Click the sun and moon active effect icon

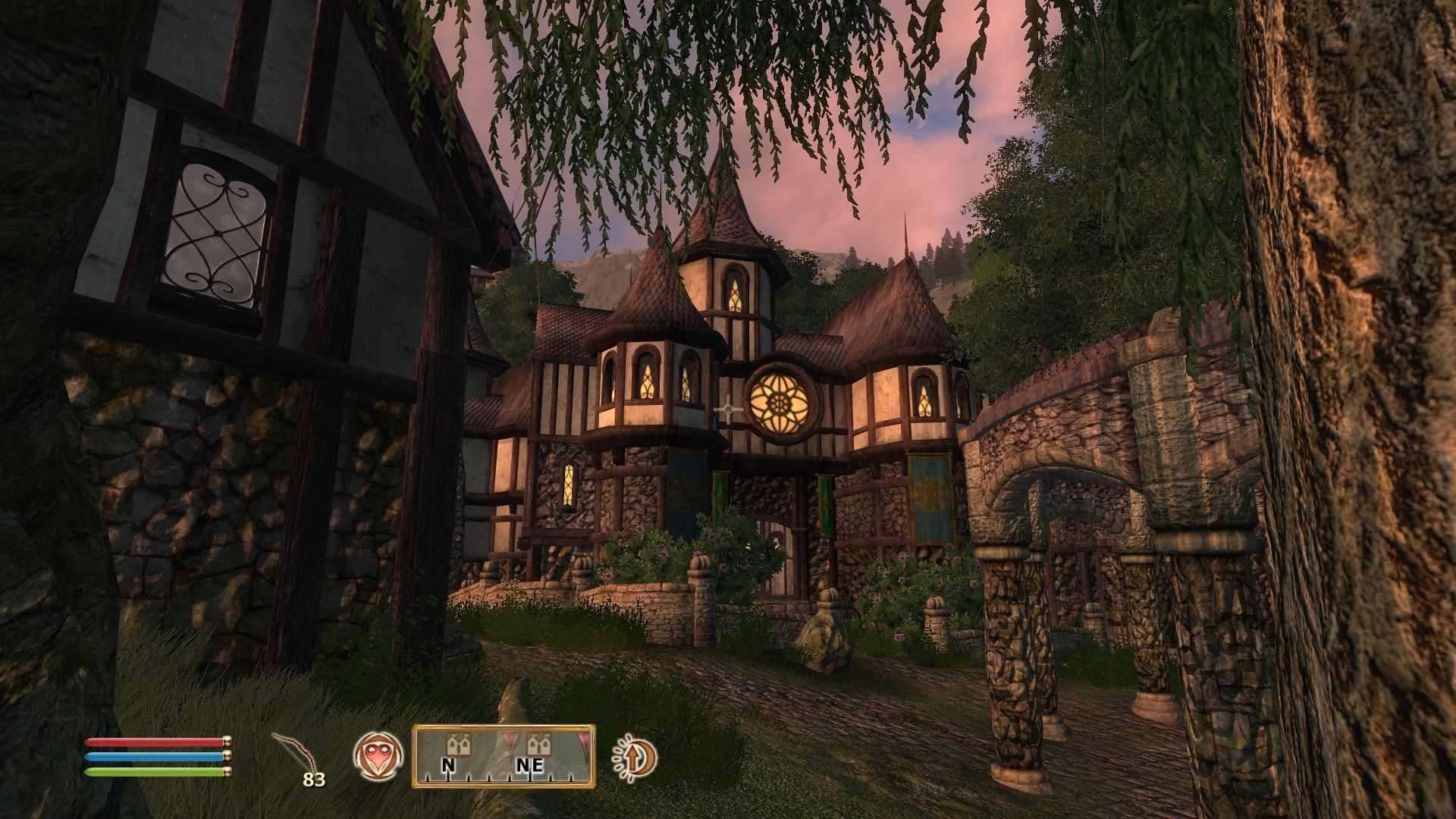pyautogui.click(x=635, y=756)
